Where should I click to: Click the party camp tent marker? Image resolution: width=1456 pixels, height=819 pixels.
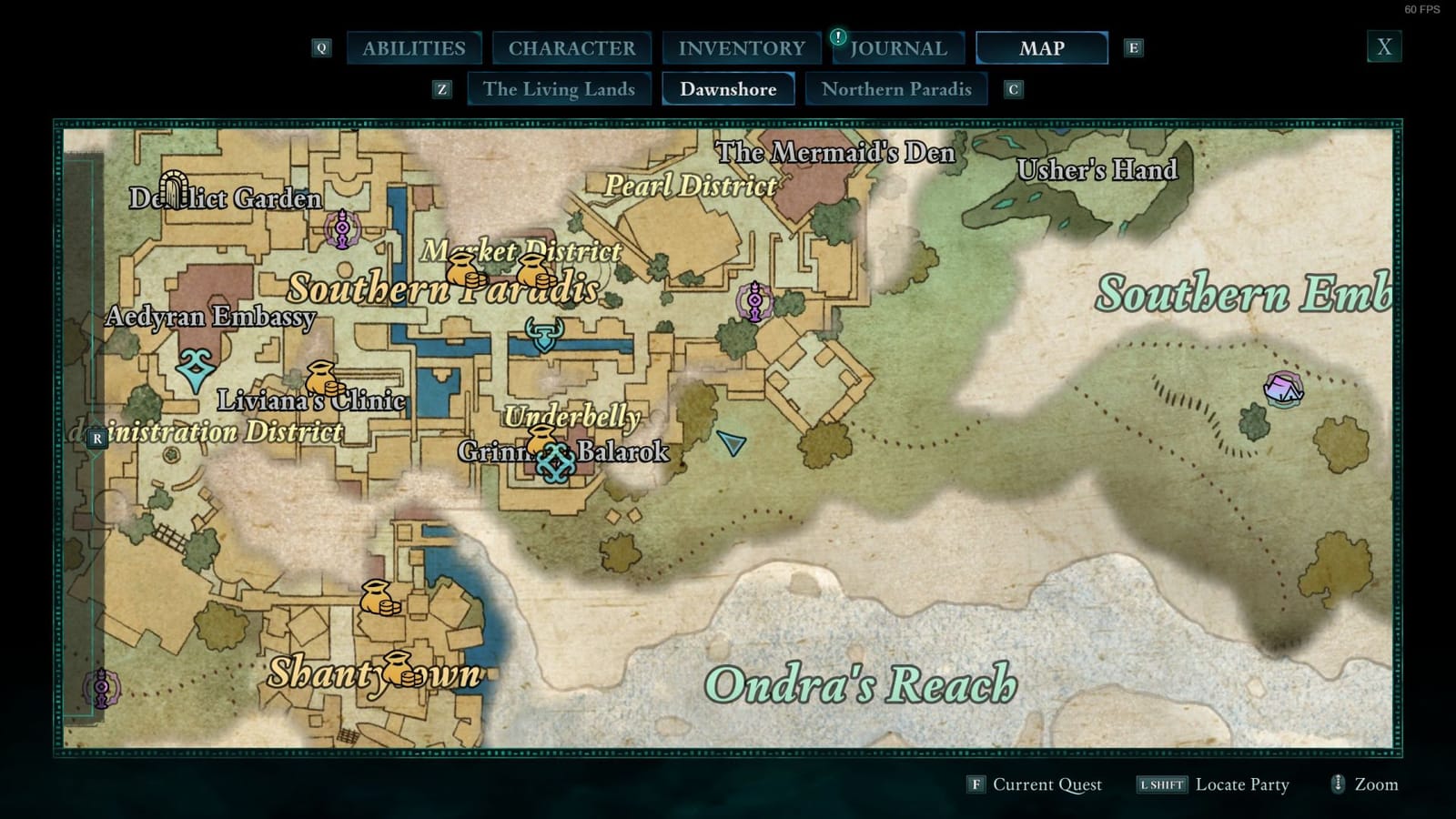(x=1283, y=389)
